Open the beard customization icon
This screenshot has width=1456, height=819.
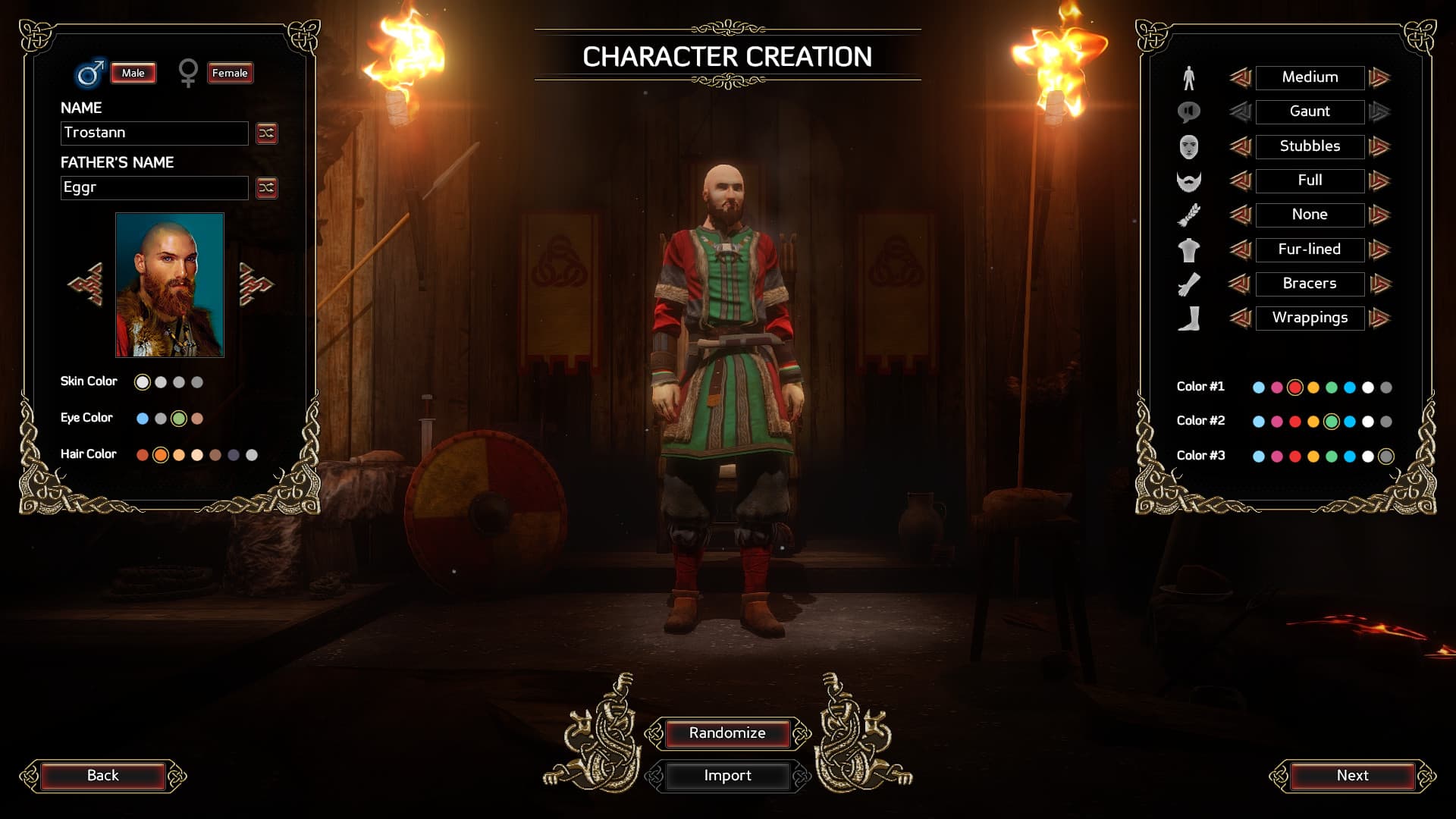(1189, 180)
